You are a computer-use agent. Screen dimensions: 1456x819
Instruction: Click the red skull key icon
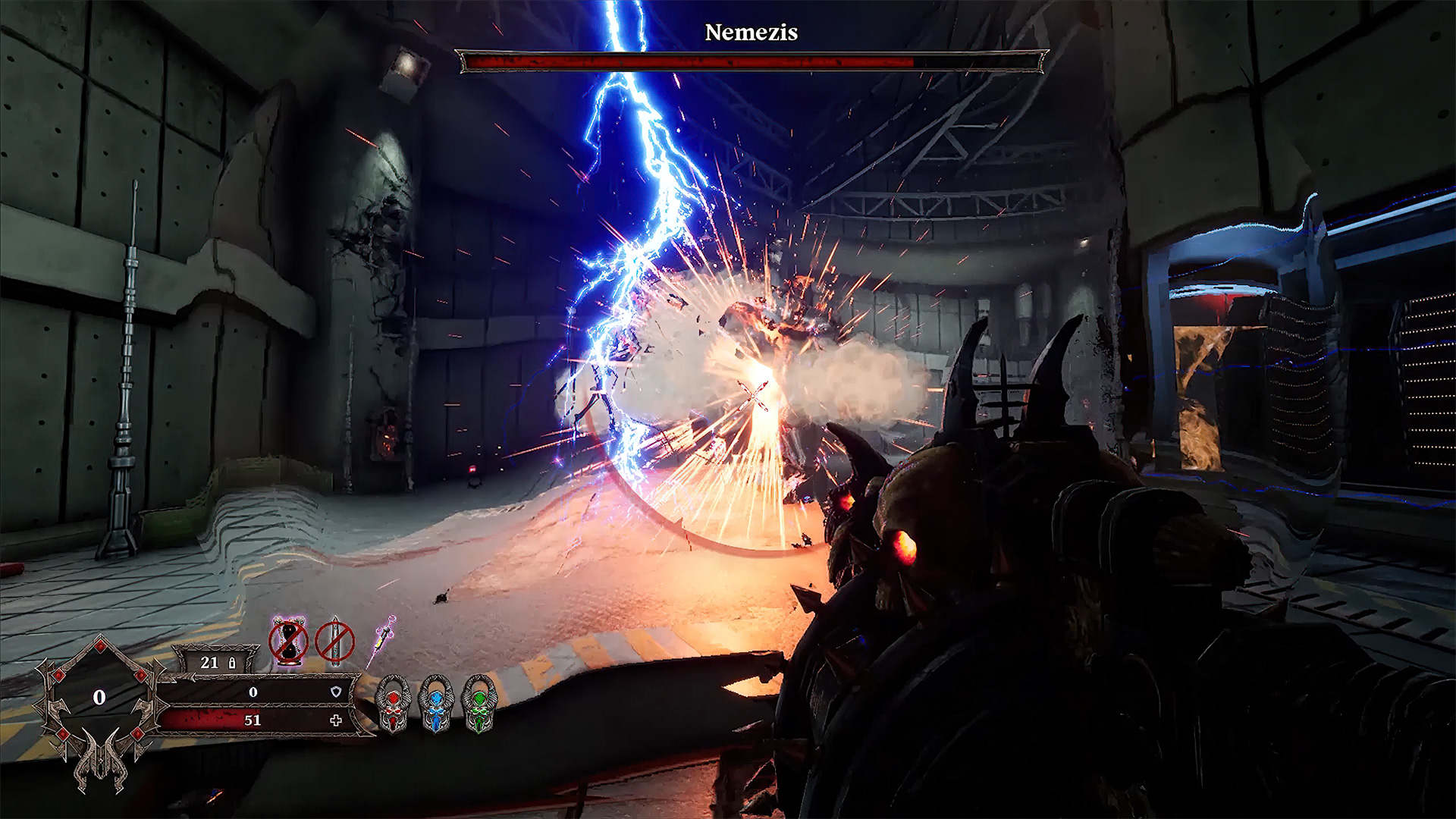pos(393,704)
